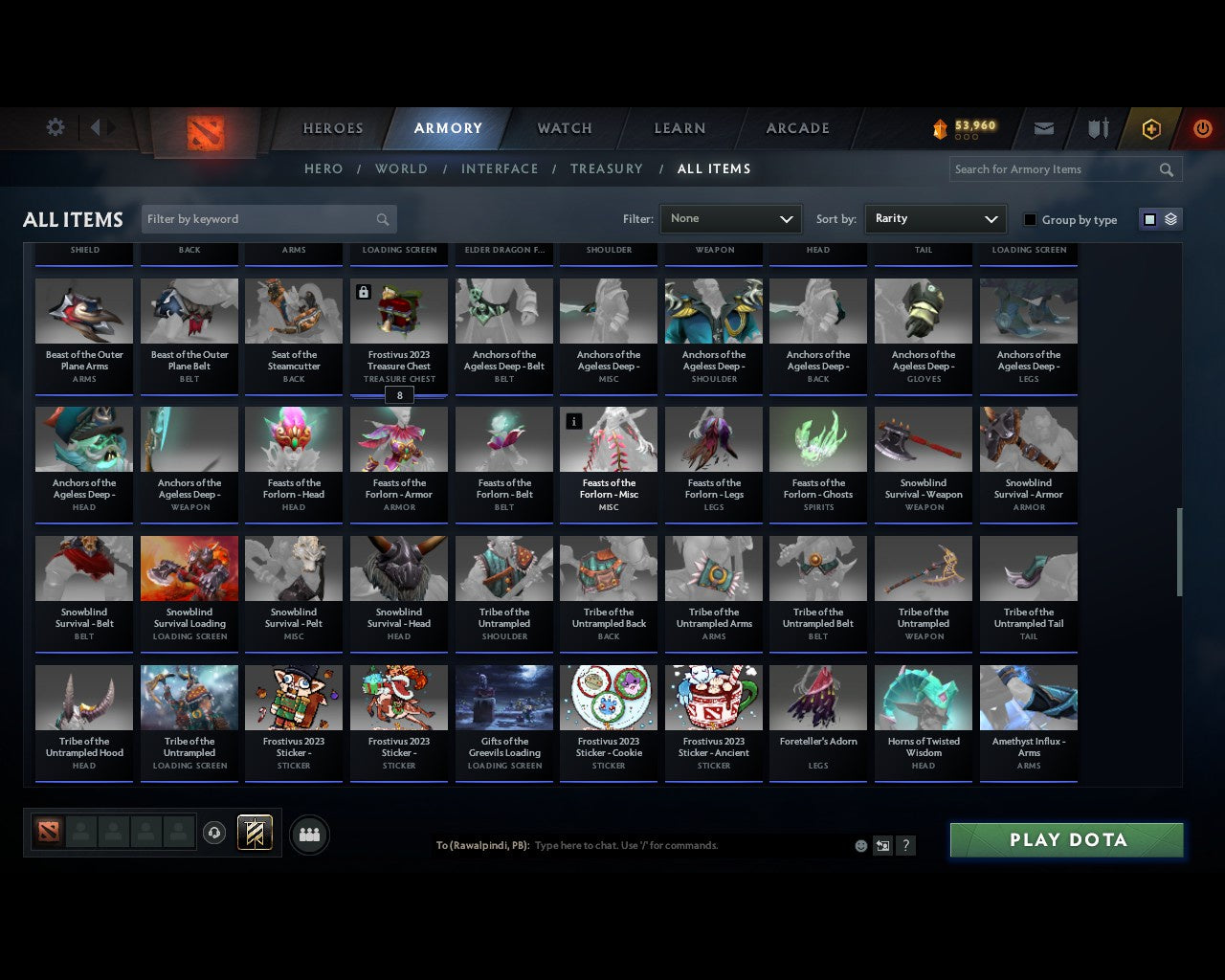Open the settings gear icon
Screen dimensions: 1225x980
(x=55, y=126)
